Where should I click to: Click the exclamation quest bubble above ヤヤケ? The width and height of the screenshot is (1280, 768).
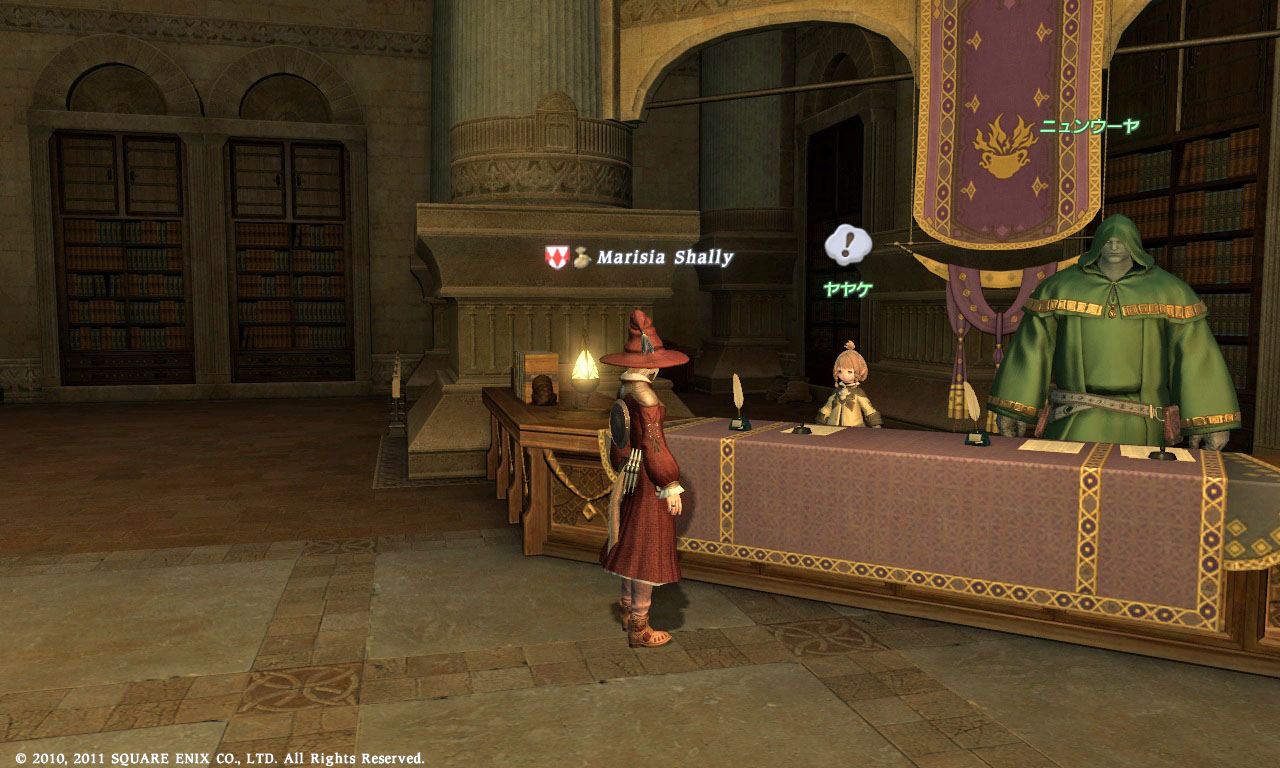click(848, 245)
